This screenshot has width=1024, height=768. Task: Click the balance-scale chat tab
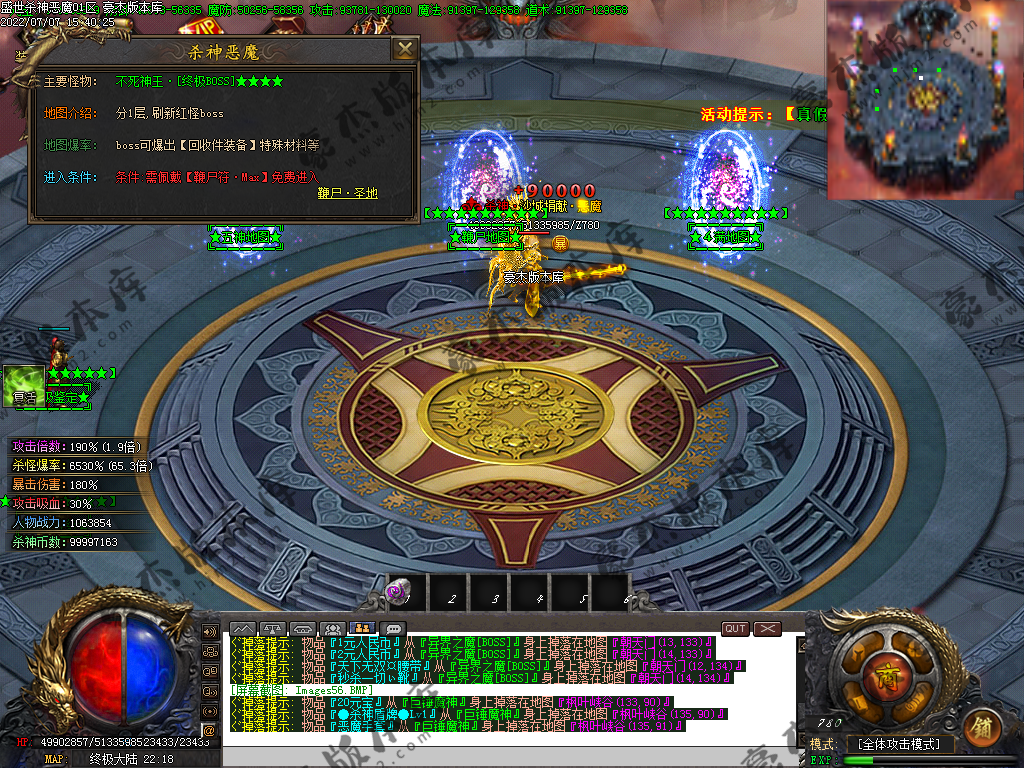[x=273, y=629]
